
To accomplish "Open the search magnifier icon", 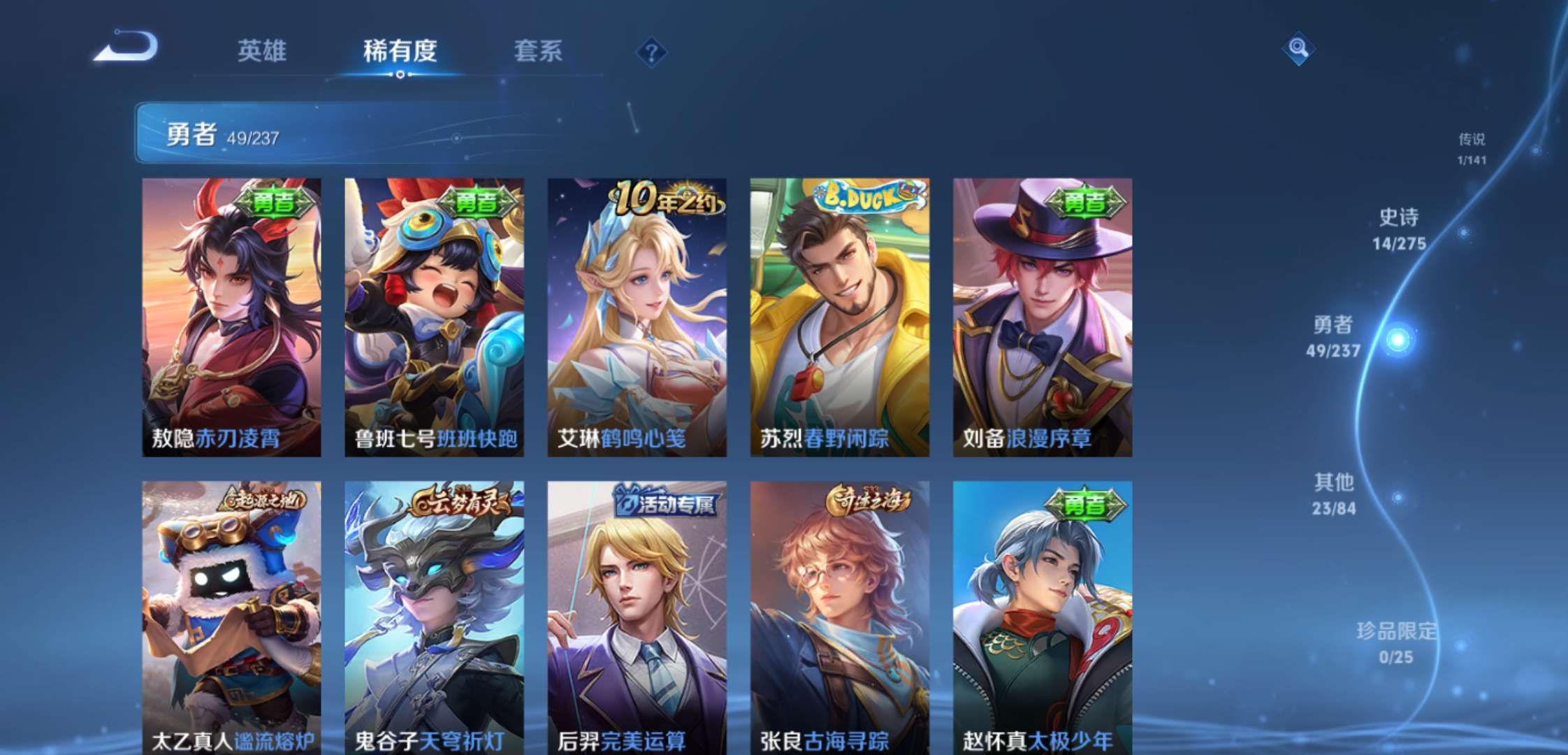I will [x=1300, y=49].
